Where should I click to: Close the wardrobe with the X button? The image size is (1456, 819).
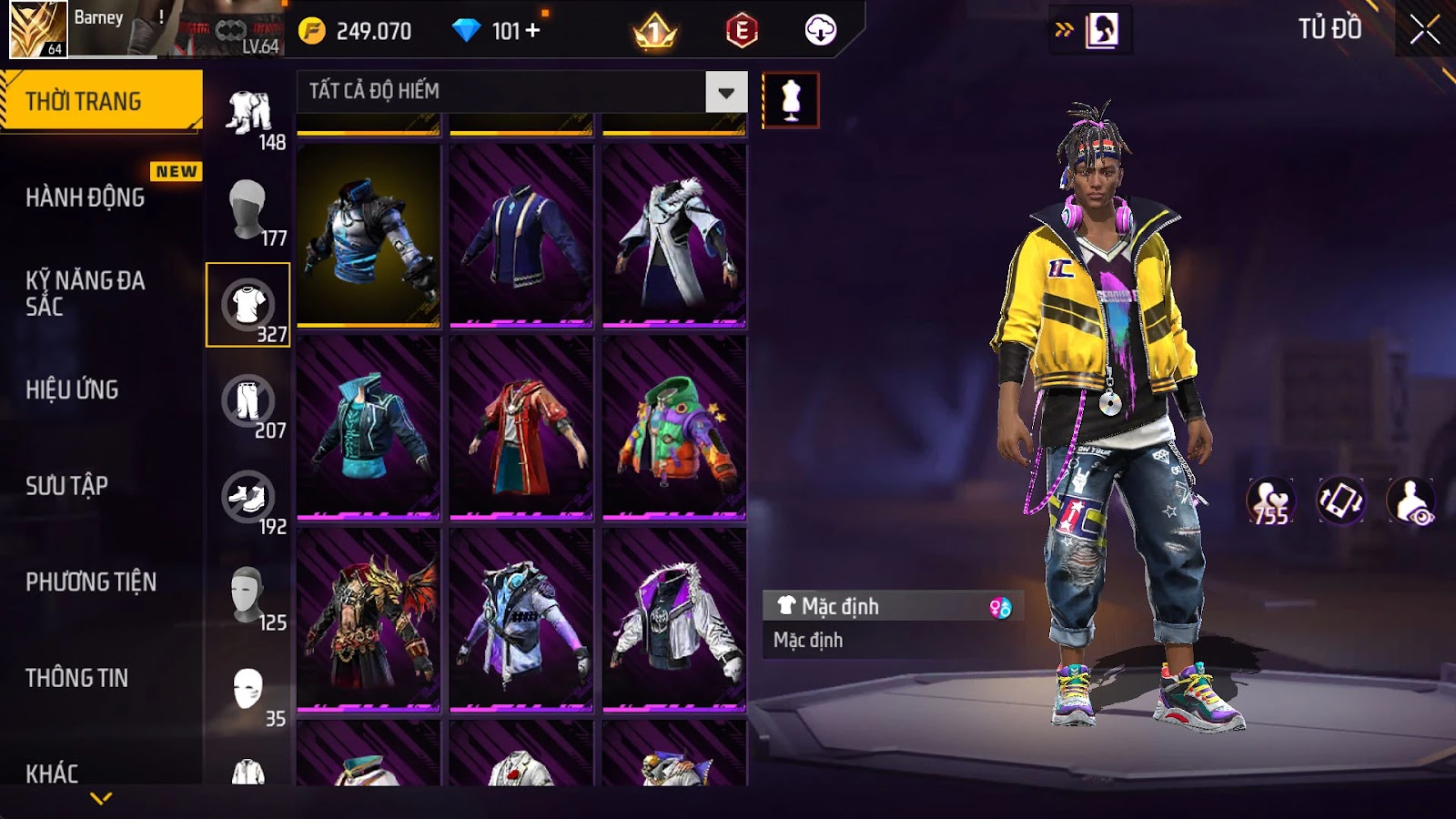coord(1424,30)
